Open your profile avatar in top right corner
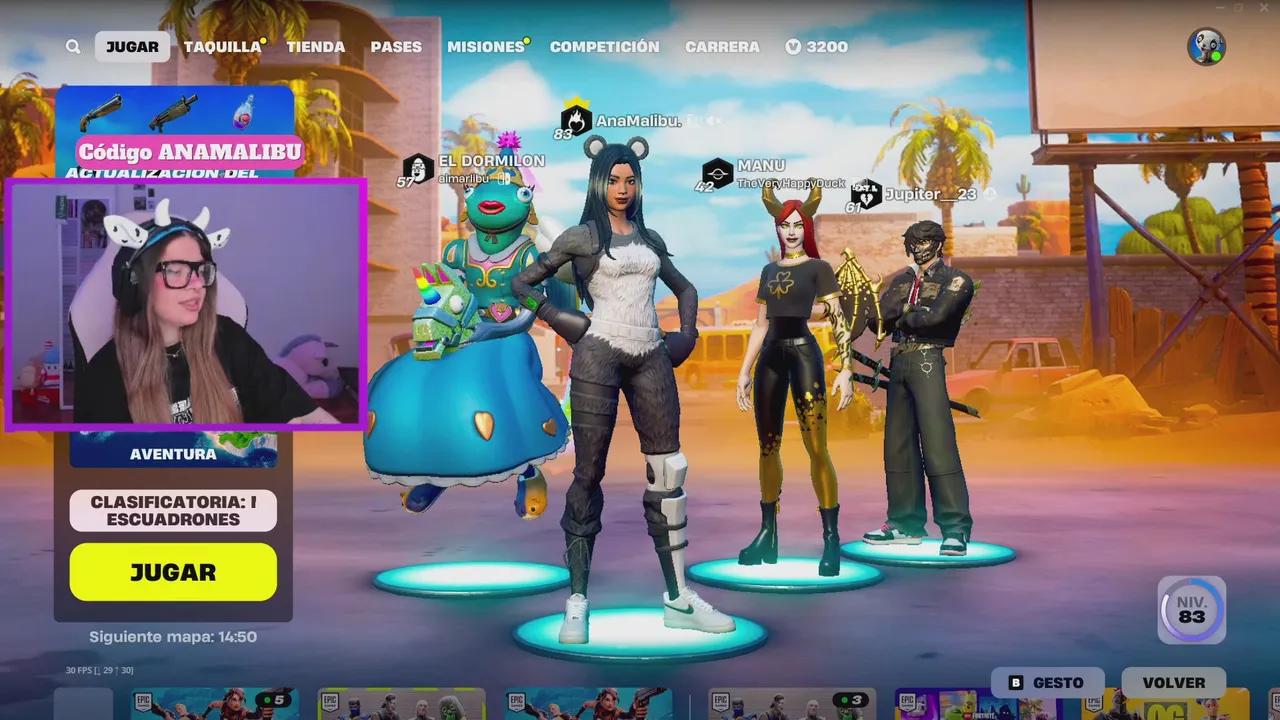 click(x=1205, y=44)
